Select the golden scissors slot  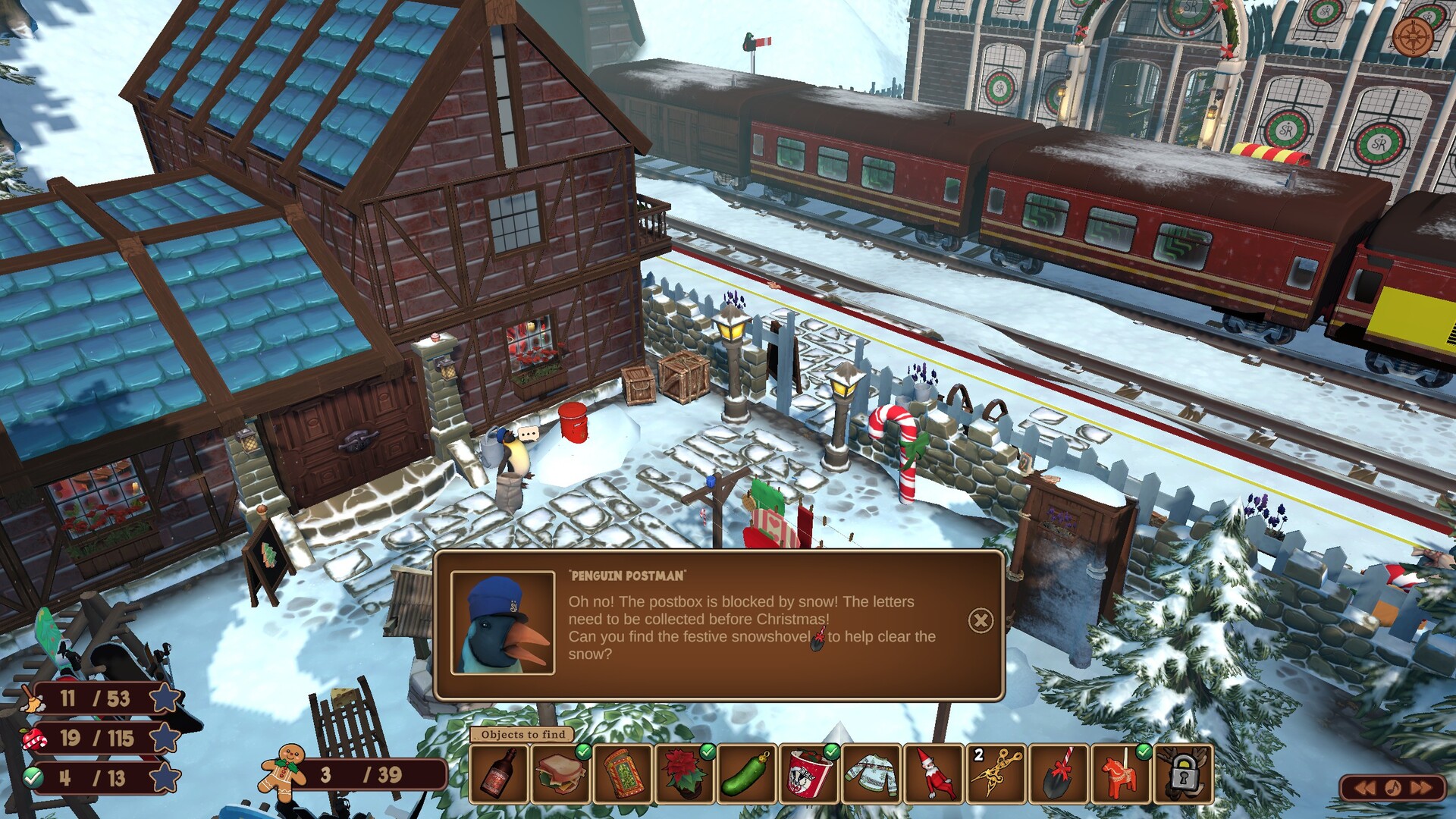pos(996,773)
